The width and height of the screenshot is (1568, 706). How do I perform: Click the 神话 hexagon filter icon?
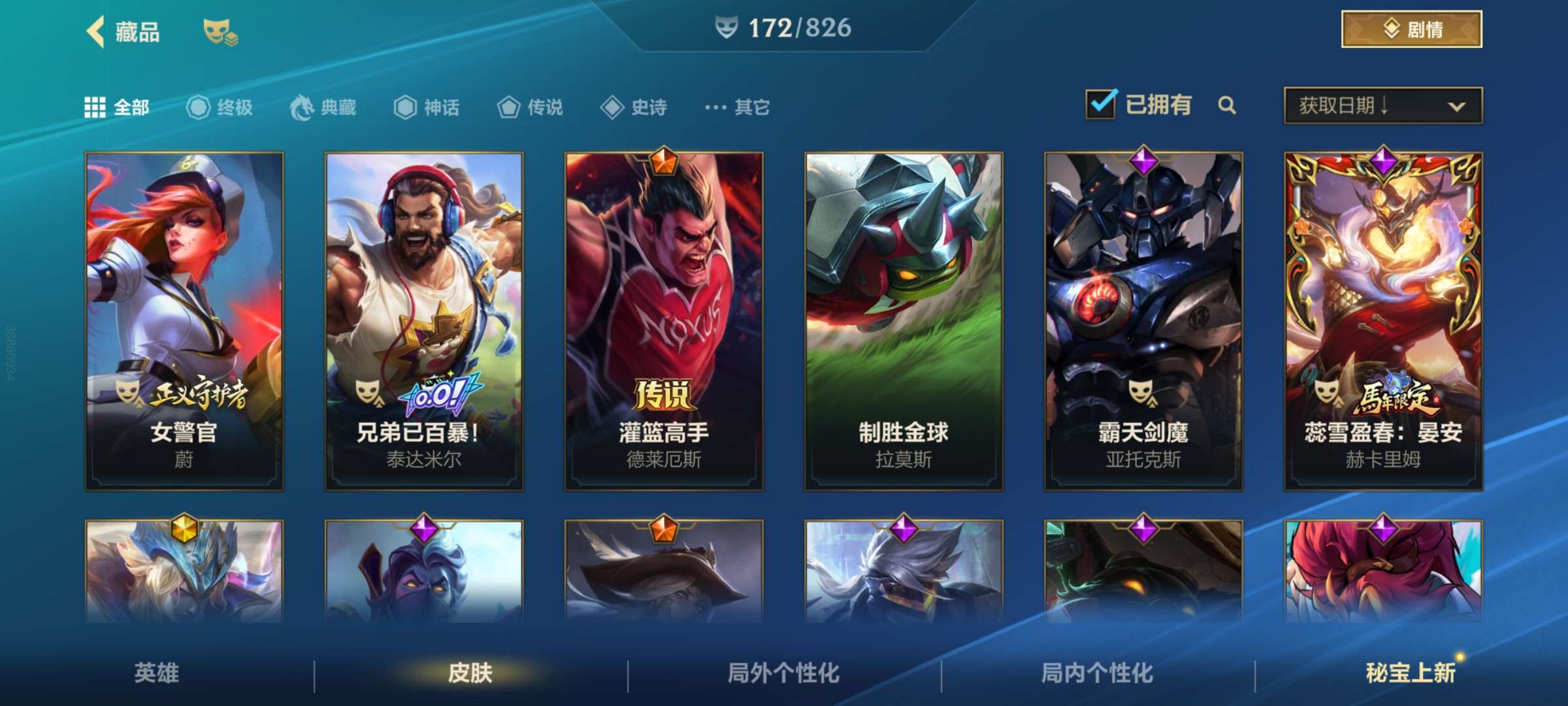tap(405, 108)
